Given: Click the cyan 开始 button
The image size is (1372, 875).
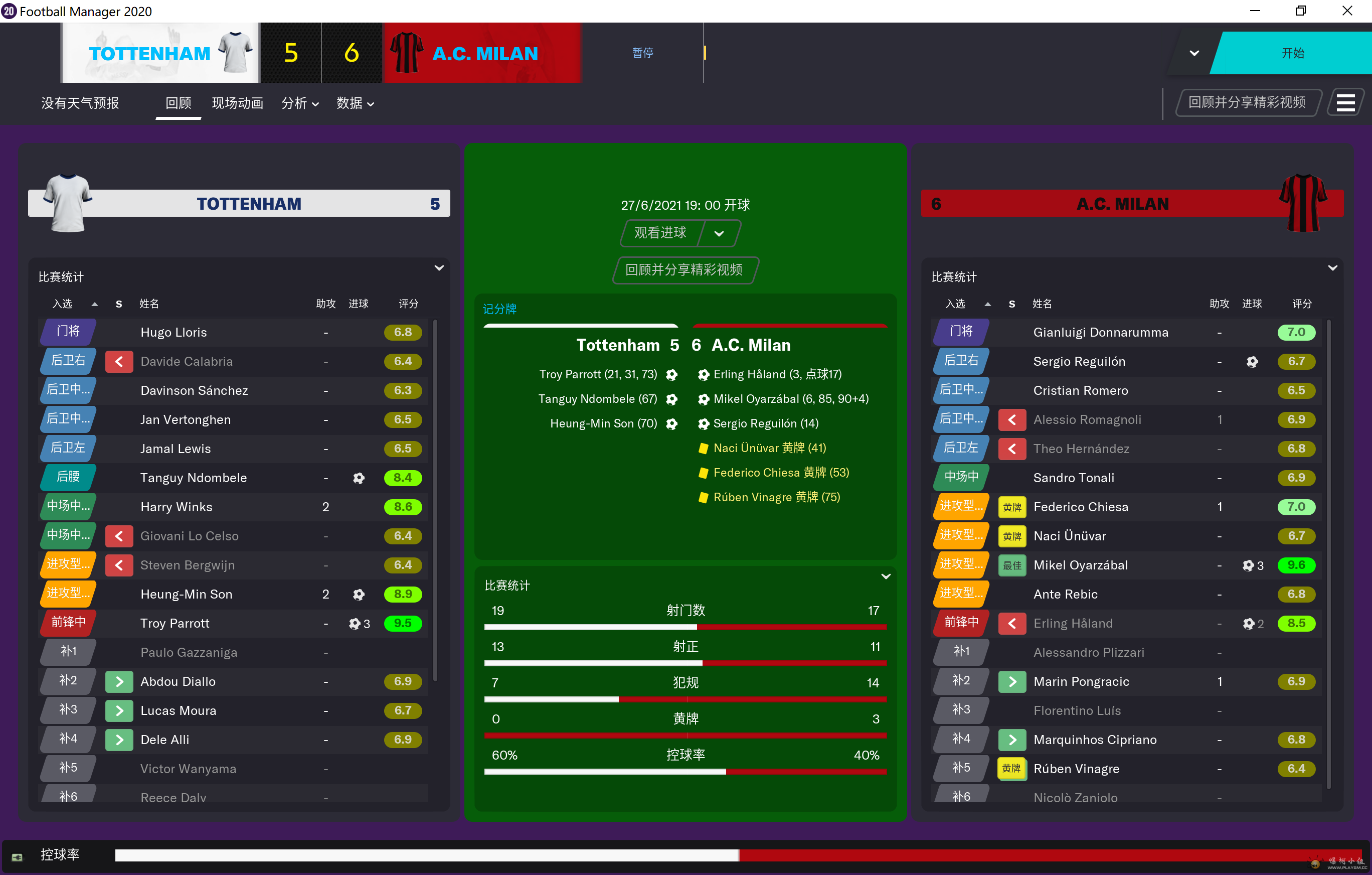Looking at the screenshot, I should click(x=1291, y=53).
